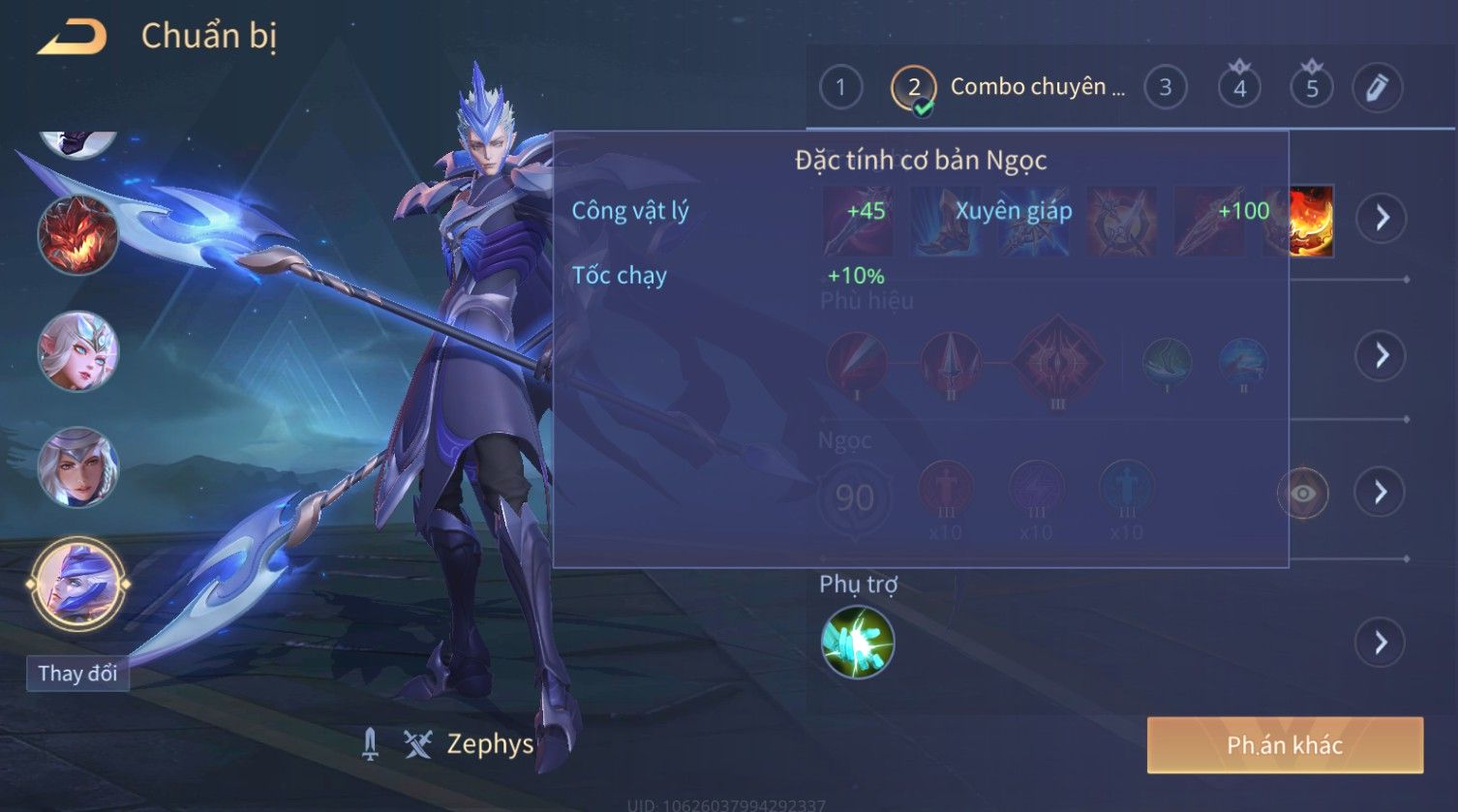Open the Phù hiệu details arrow

pyautogui.click(x=1381, y=355)
